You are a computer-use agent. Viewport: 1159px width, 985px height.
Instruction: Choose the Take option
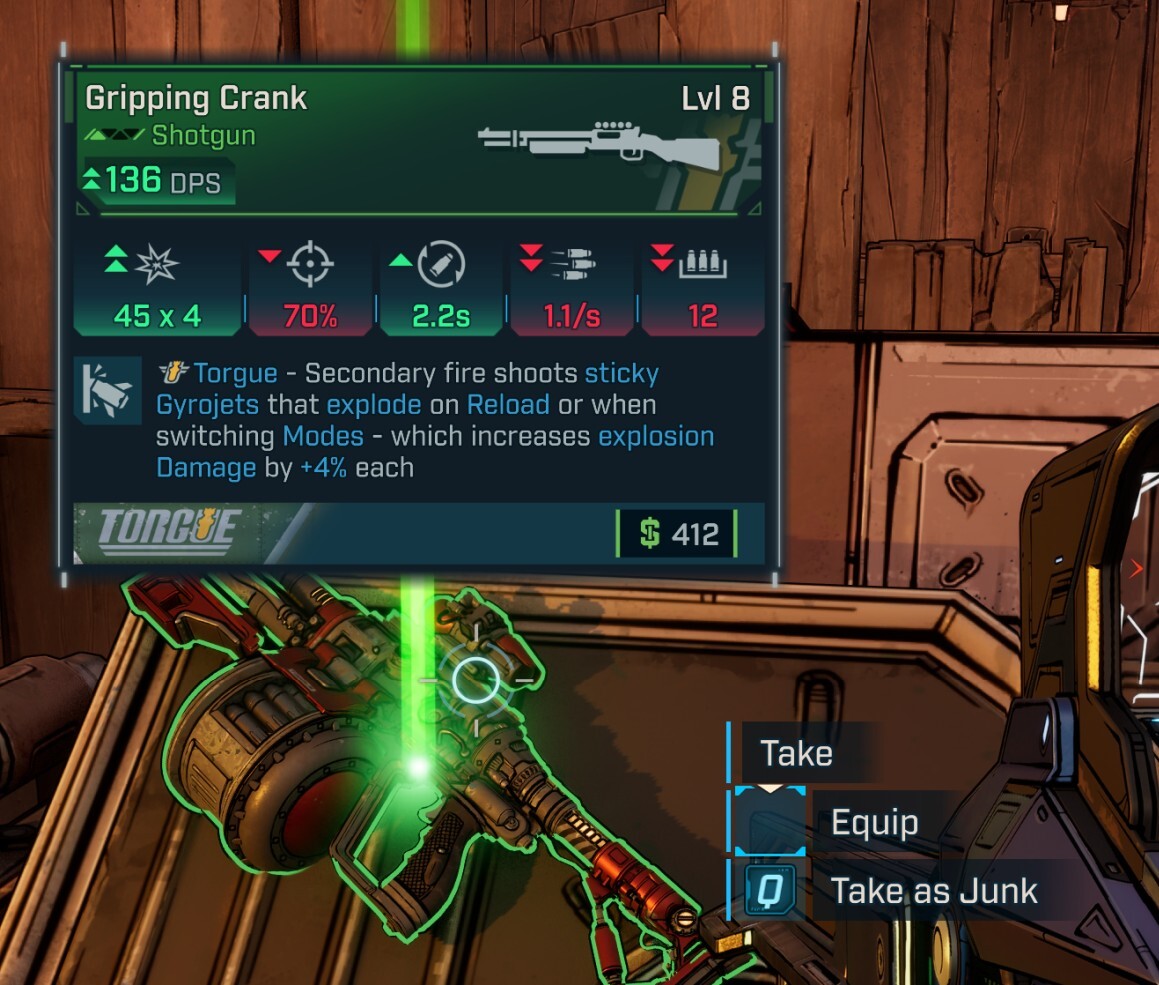pos(796,753)
